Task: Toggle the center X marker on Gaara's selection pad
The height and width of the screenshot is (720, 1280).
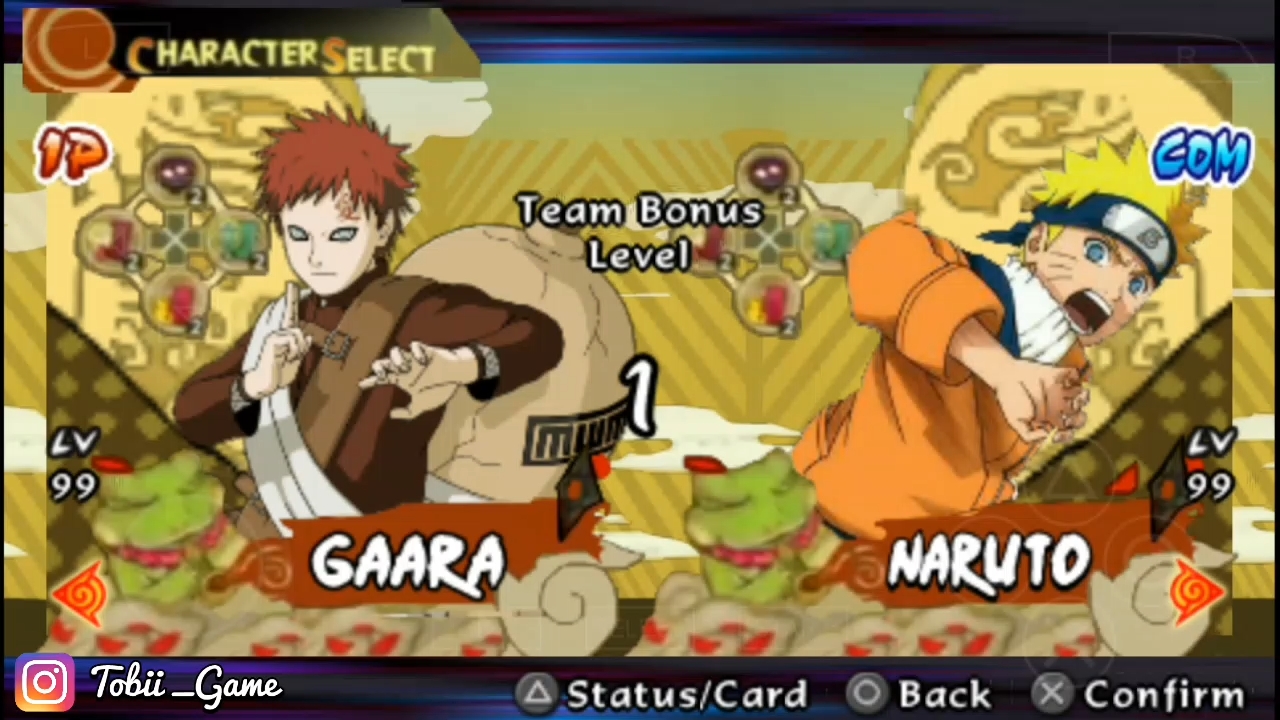Action: pyautogui.click(x=178, y=240)
